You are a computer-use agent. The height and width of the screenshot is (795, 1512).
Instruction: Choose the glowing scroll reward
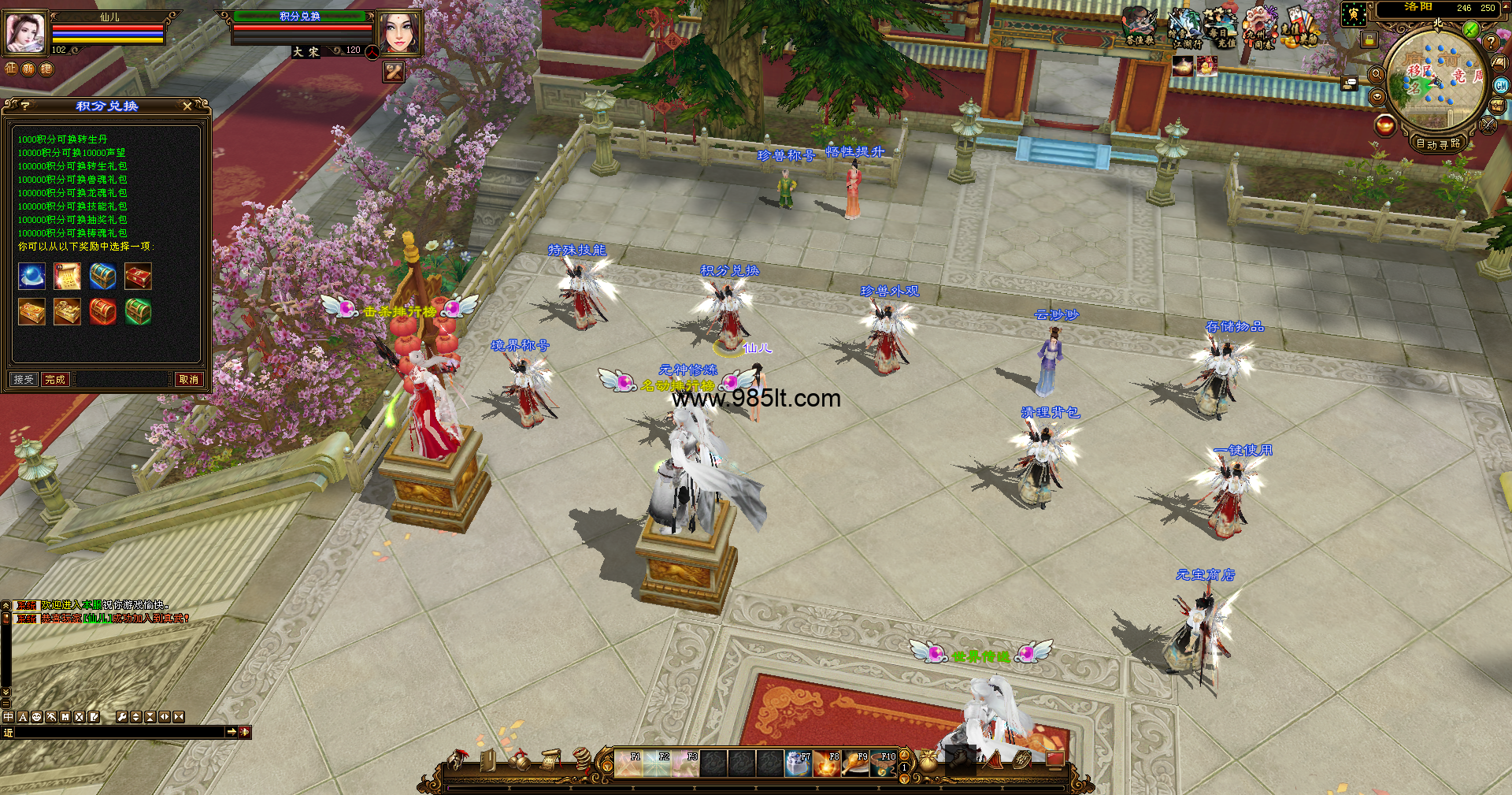pos(67,277)
